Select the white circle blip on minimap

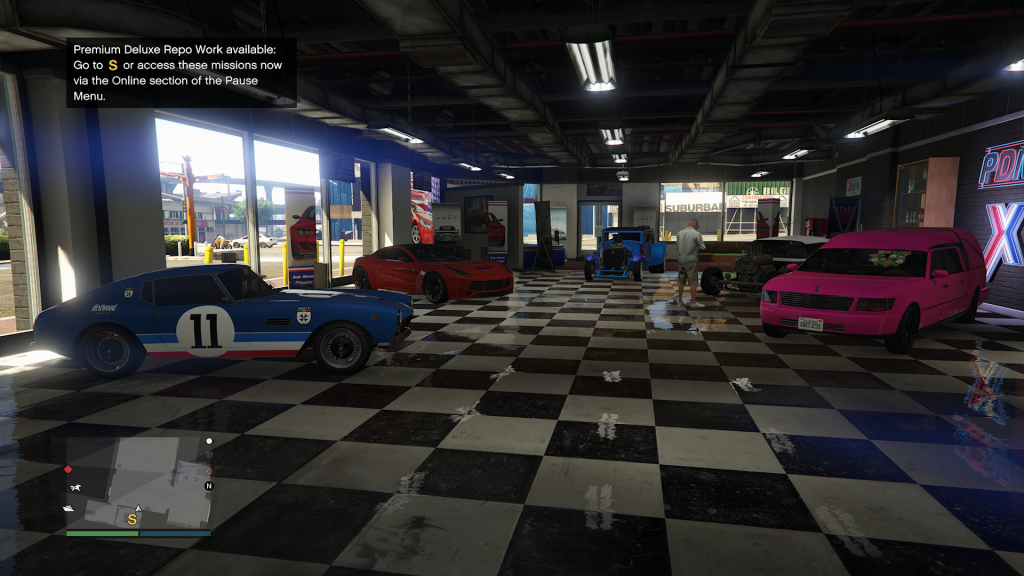coord(209,441)
